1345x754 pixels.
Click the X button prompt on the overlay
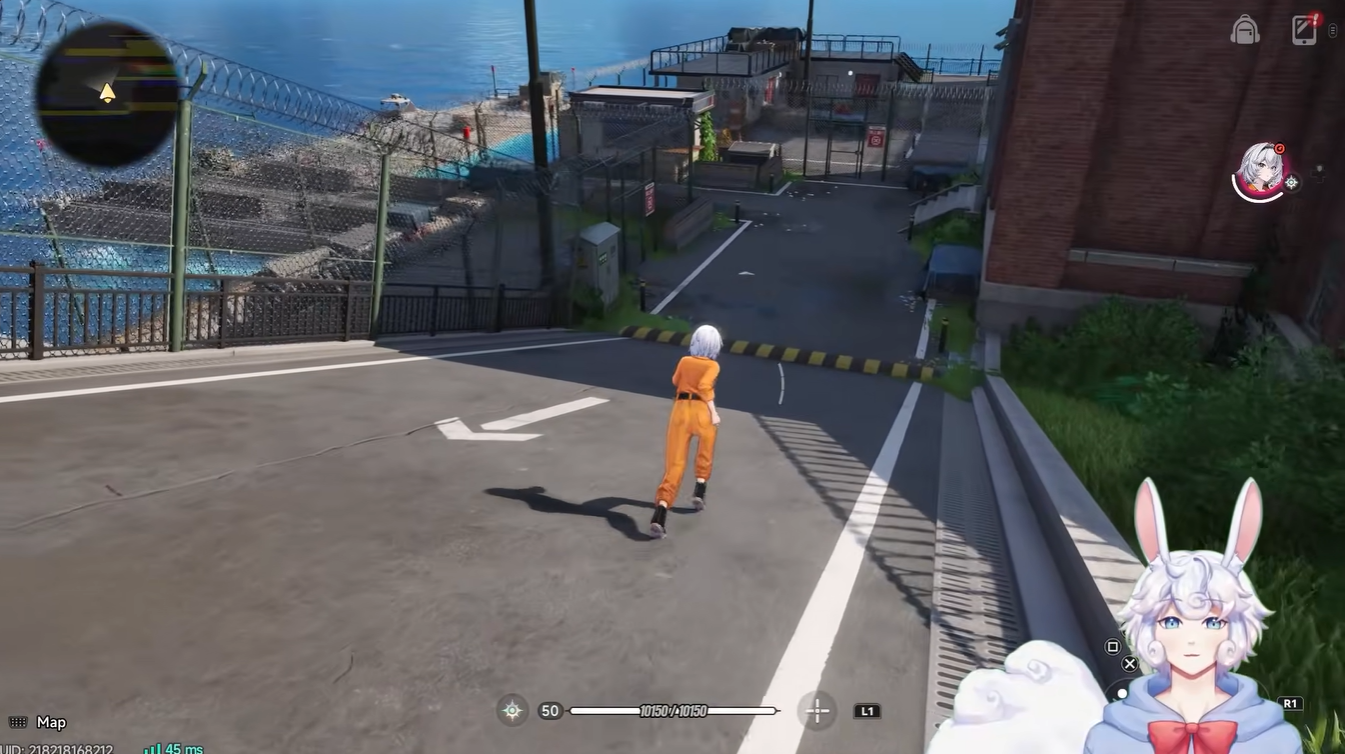[x=1129, y=663]
